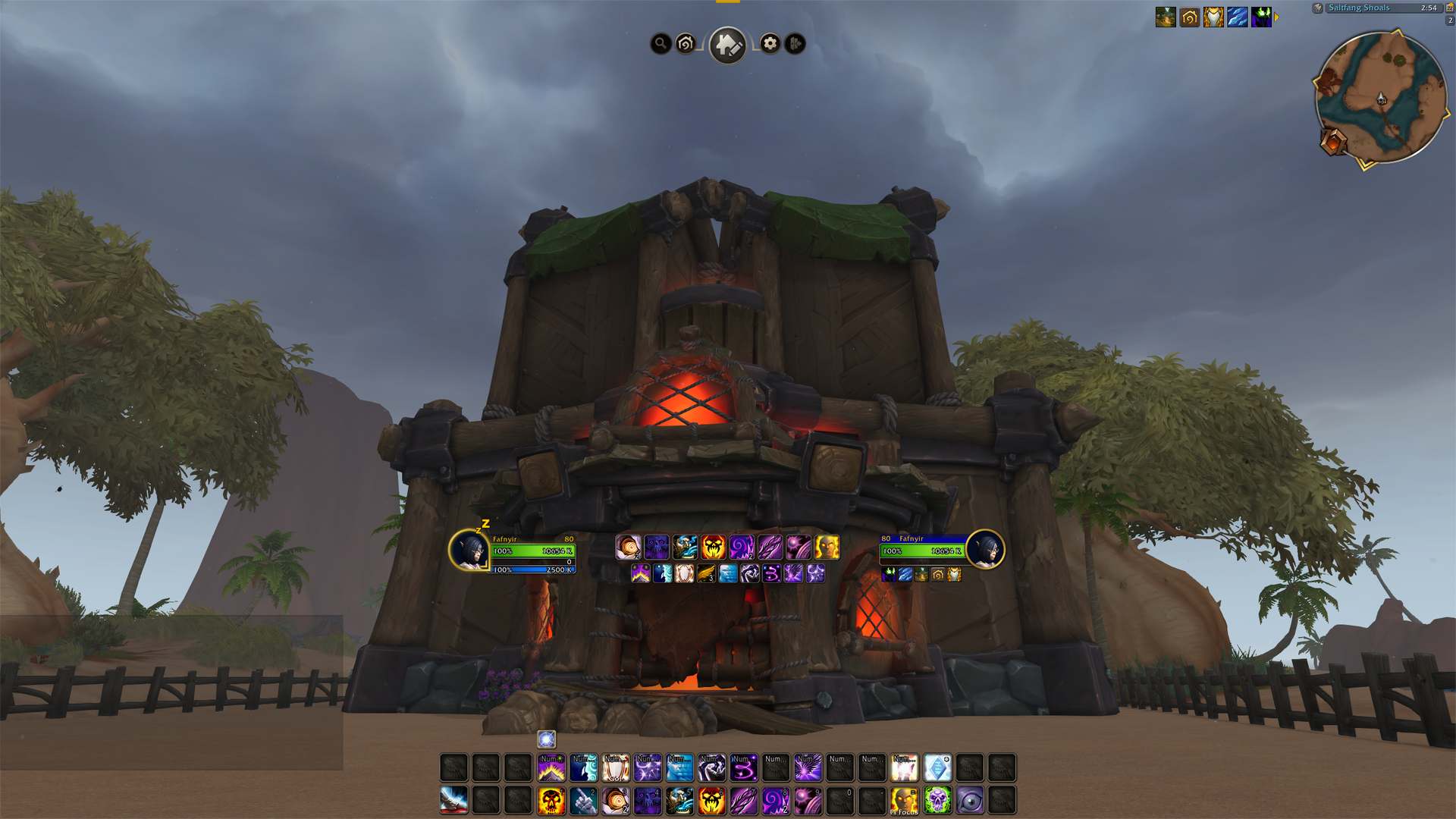Click the door-with-arrow leave button
The height and width of the screenshot is (819, 1456).
click(x=795, y=44)
